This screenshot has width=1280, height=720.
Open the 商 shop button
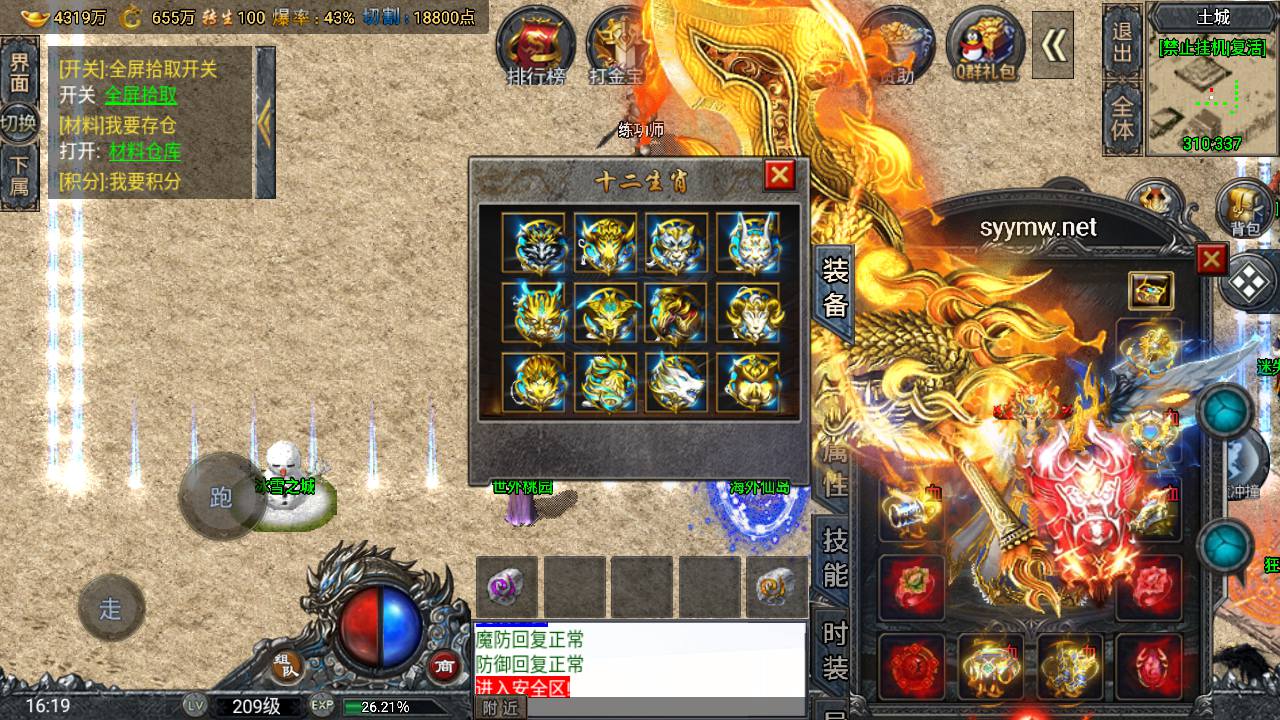pyautogui.click(x=443, y=666)
